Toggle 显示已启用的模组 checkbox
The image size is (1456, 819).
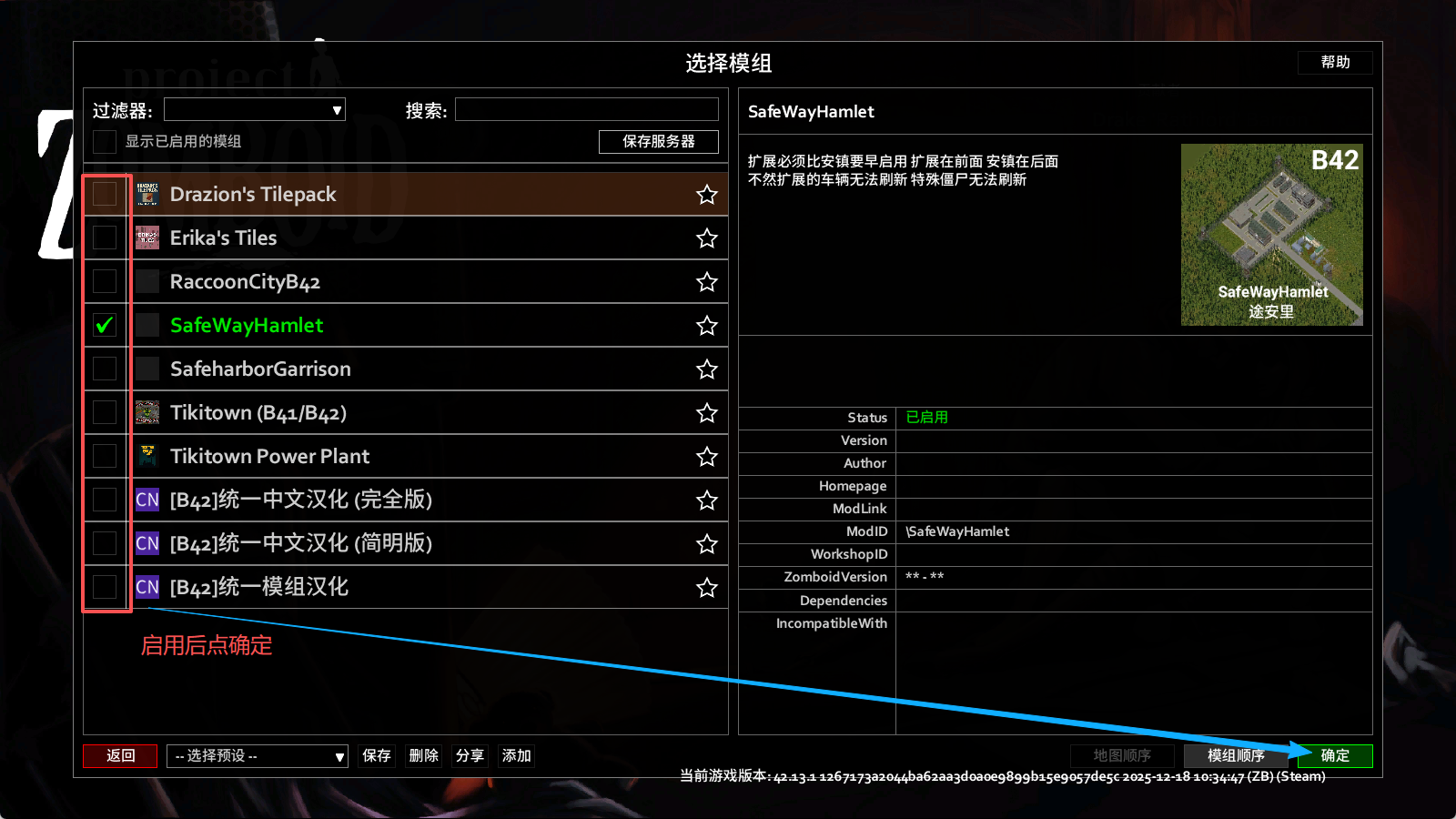105,141
